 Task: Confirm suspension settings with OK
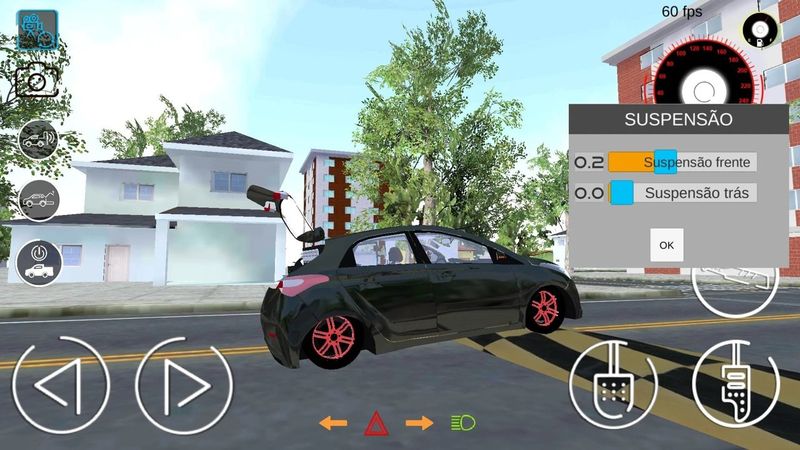click(666, 245)
